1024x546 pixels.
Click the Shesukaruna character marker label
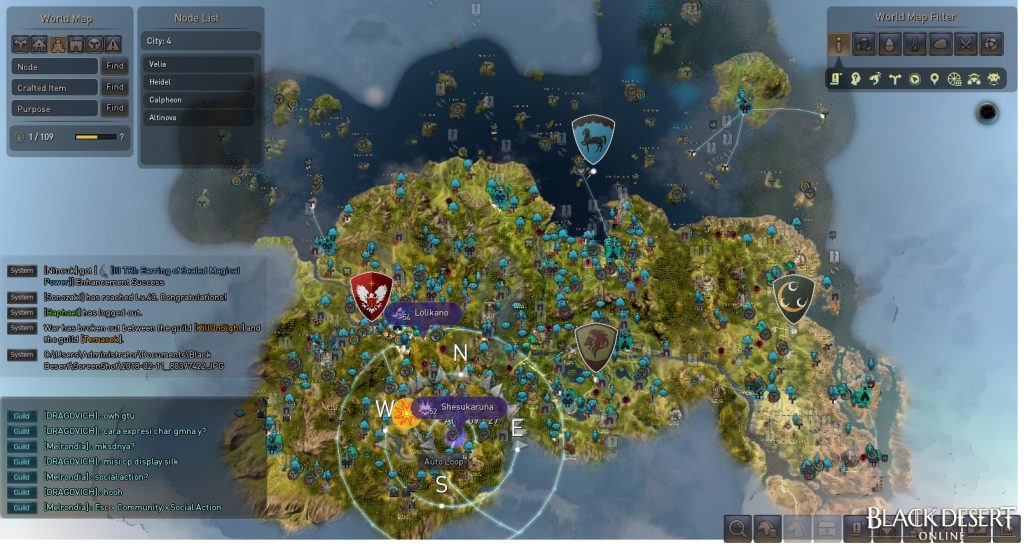(466, 407)
